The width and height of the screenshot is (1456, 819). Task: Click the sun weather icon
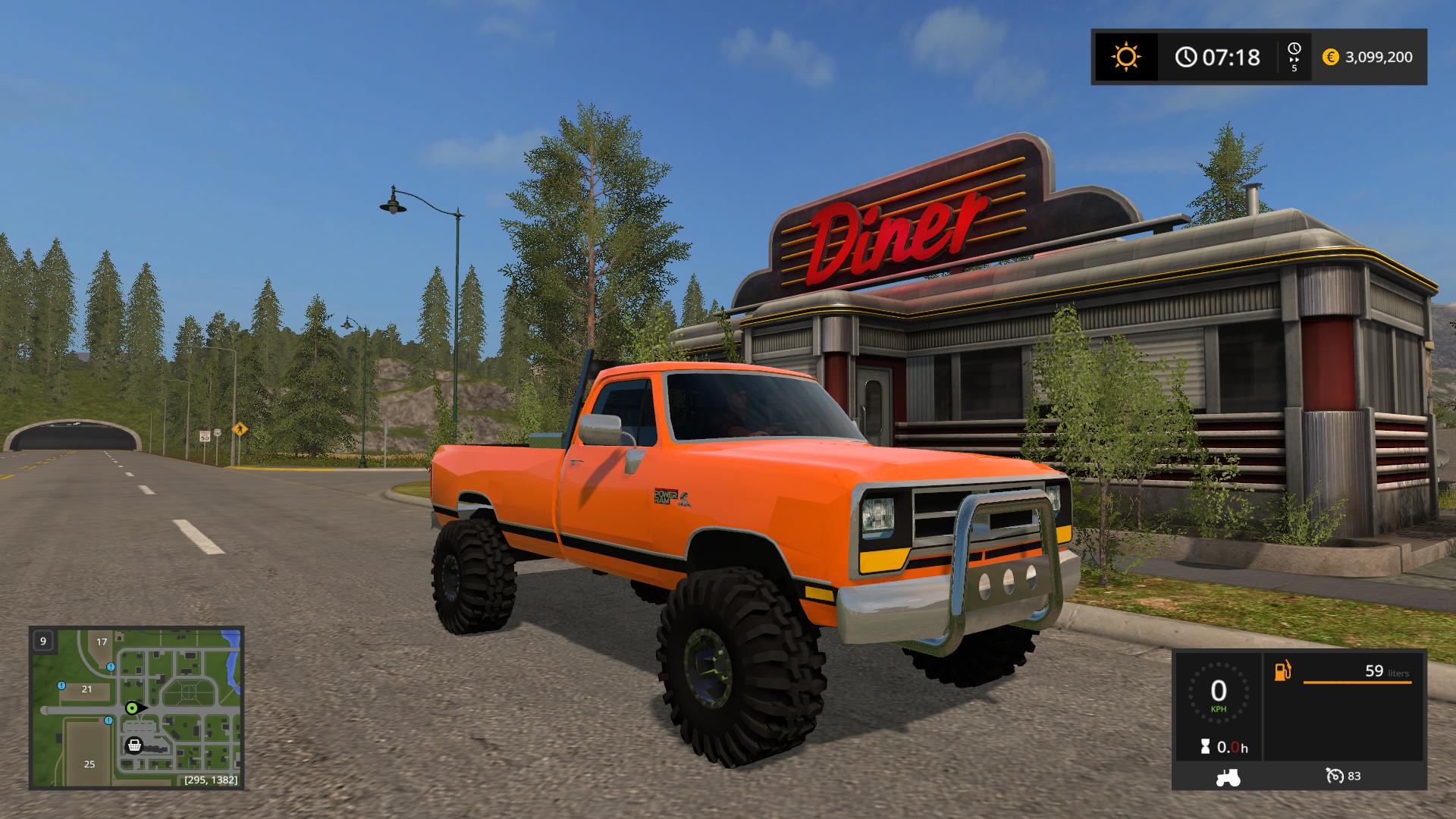(1125, 57)
